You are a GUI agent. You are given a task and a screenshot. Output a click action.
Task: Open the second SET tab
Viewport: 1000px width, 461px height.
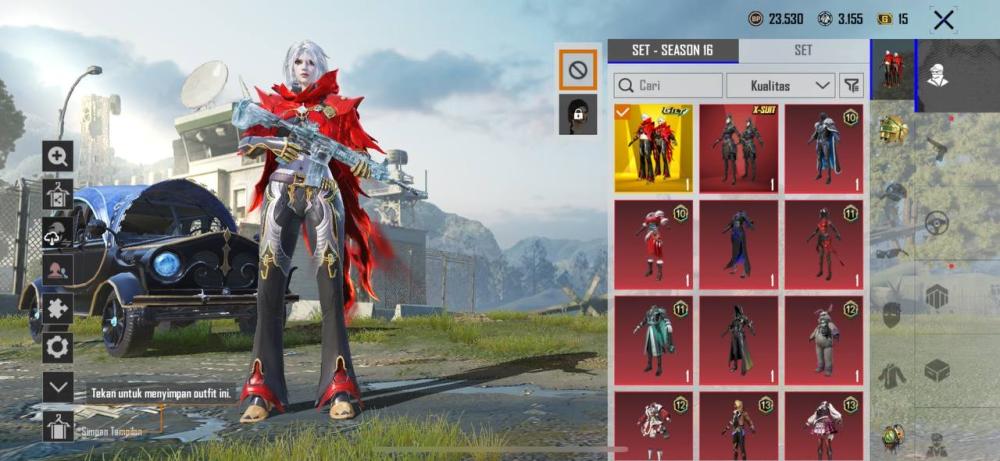[x=803, y=50]
